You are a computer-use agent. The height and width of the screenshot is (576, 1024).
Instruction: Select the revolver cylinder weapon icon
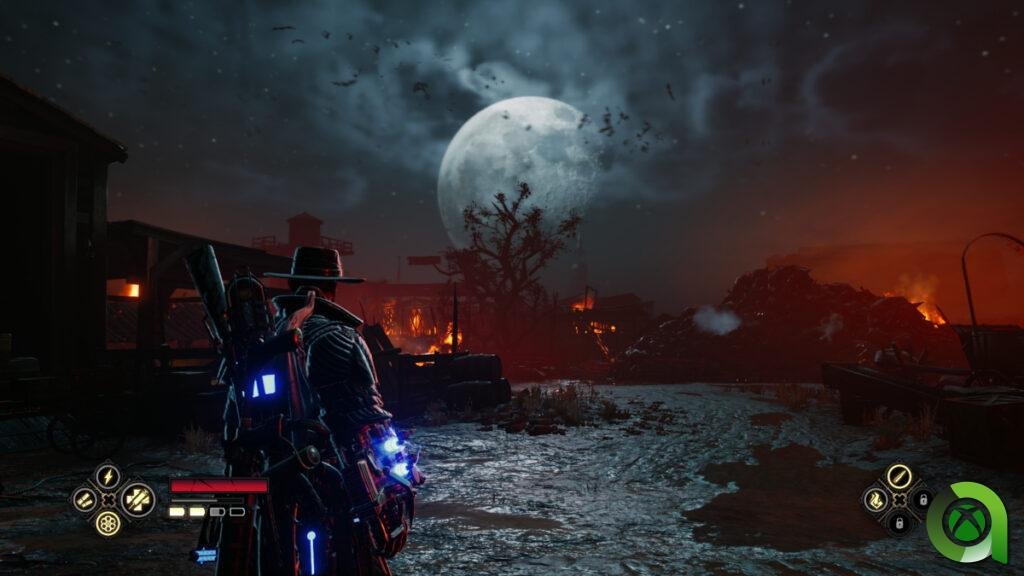[107, 522]
